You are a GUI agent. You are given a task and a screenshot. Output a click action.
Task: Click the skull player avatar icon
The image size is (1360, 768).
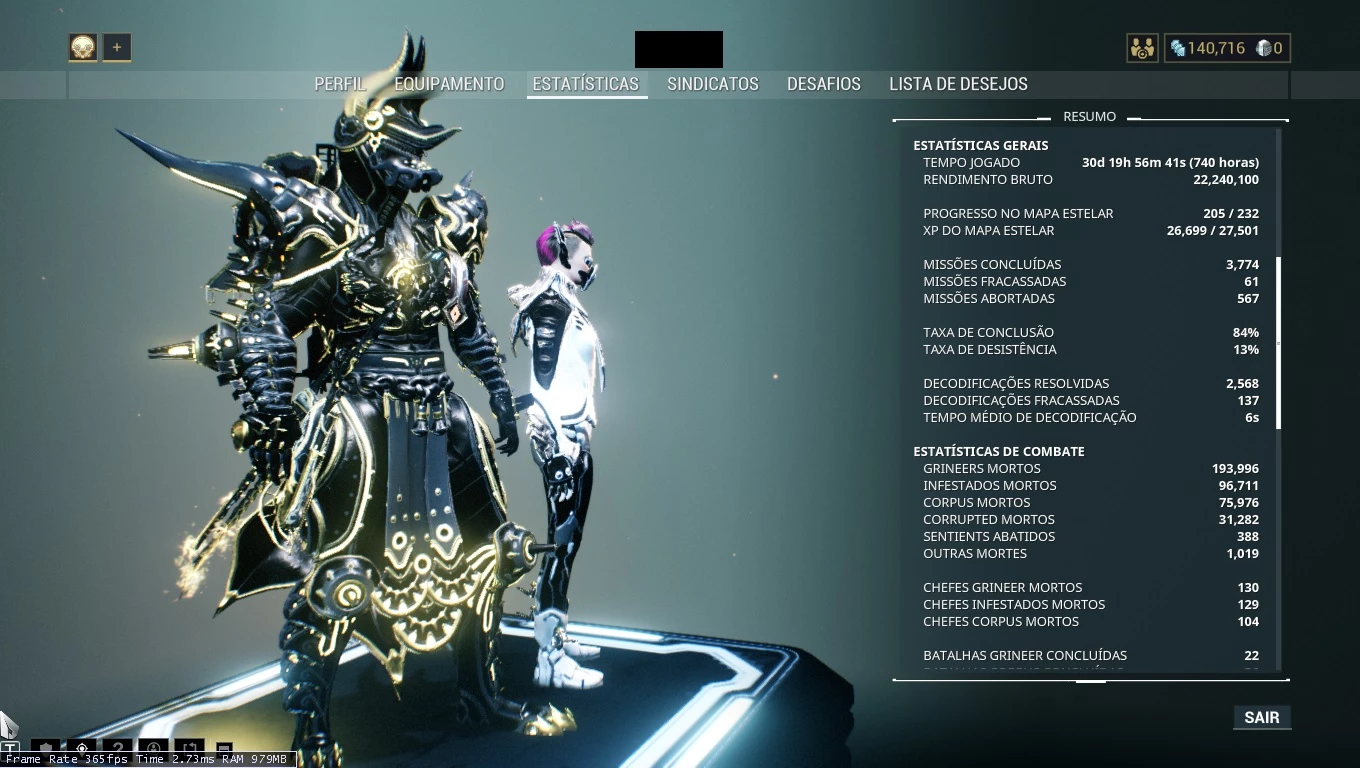click(83, 47)
